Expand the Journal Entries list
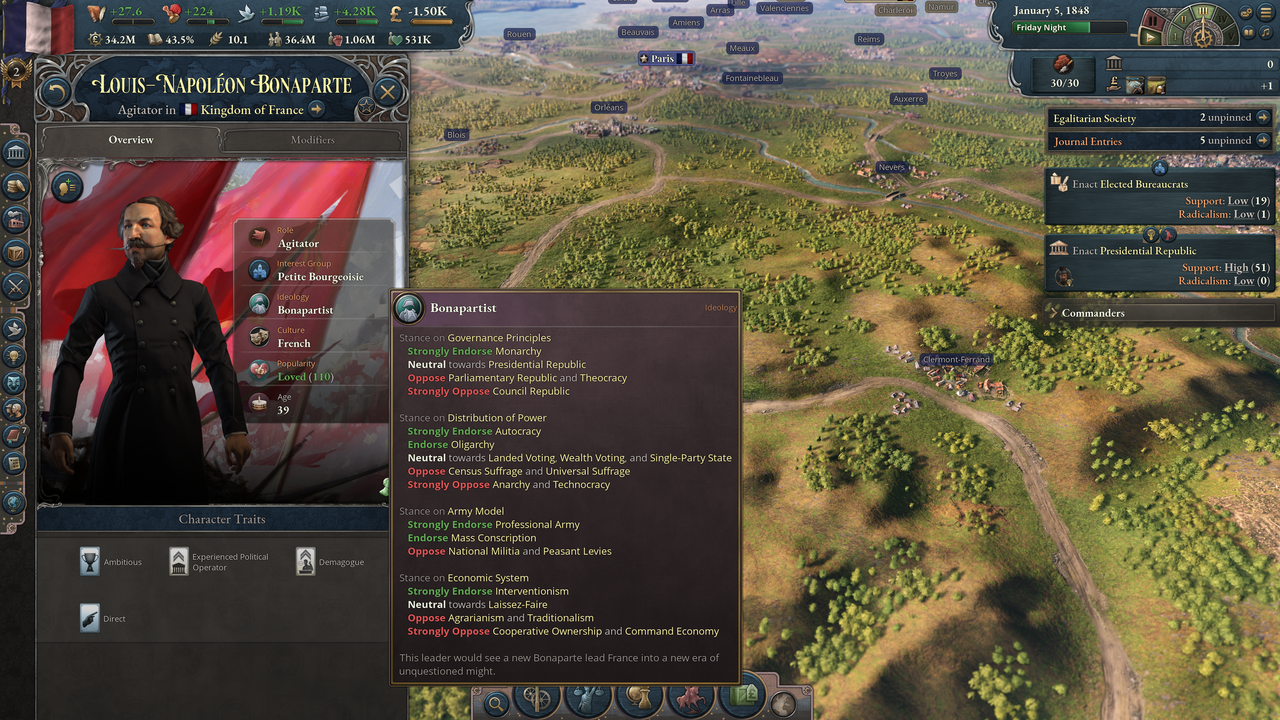 pyautogui.click(x=1264, y=141)
